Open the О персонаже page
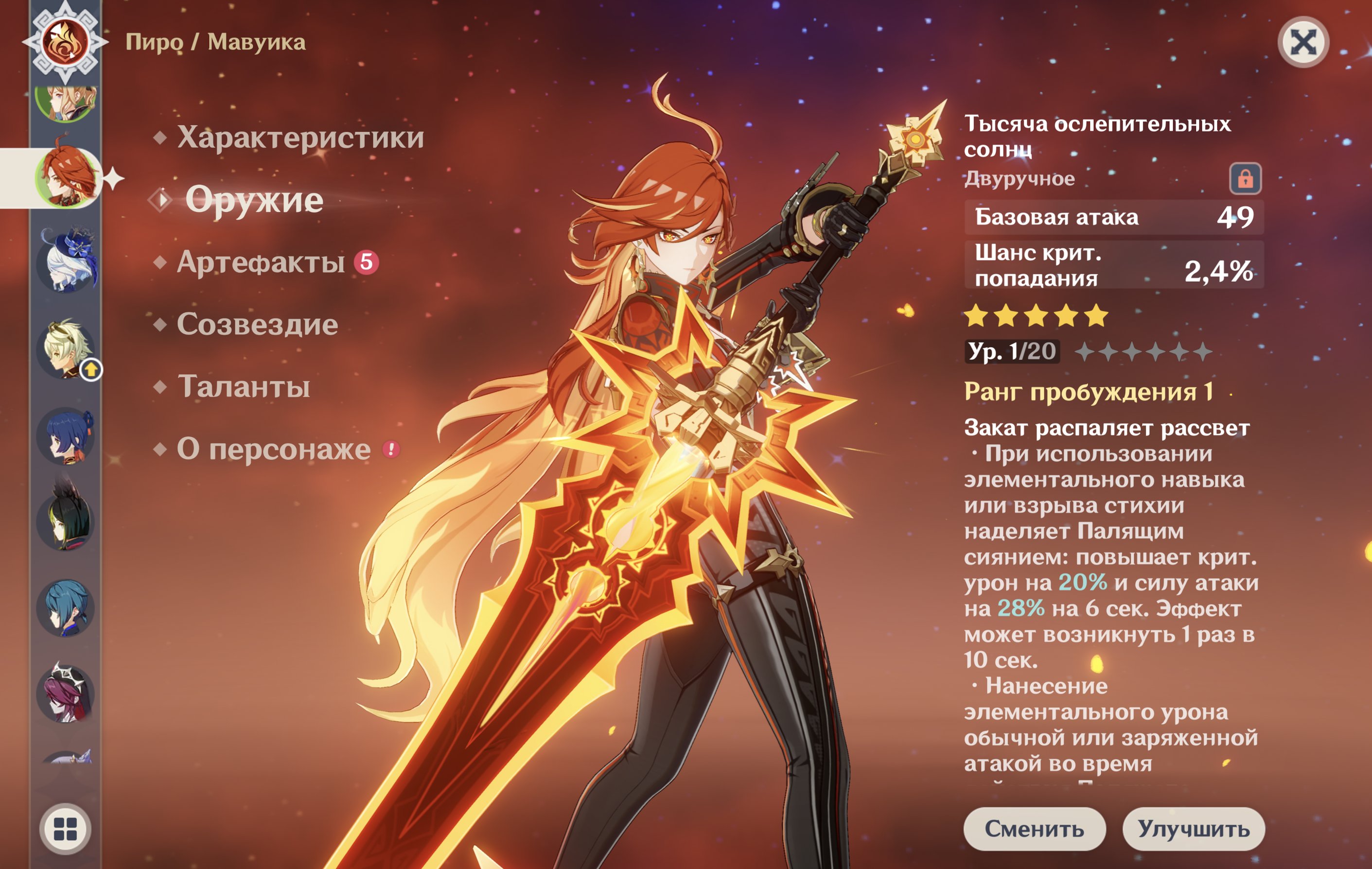The width and height of the screenshot is (1372, 869). point(274,449)
